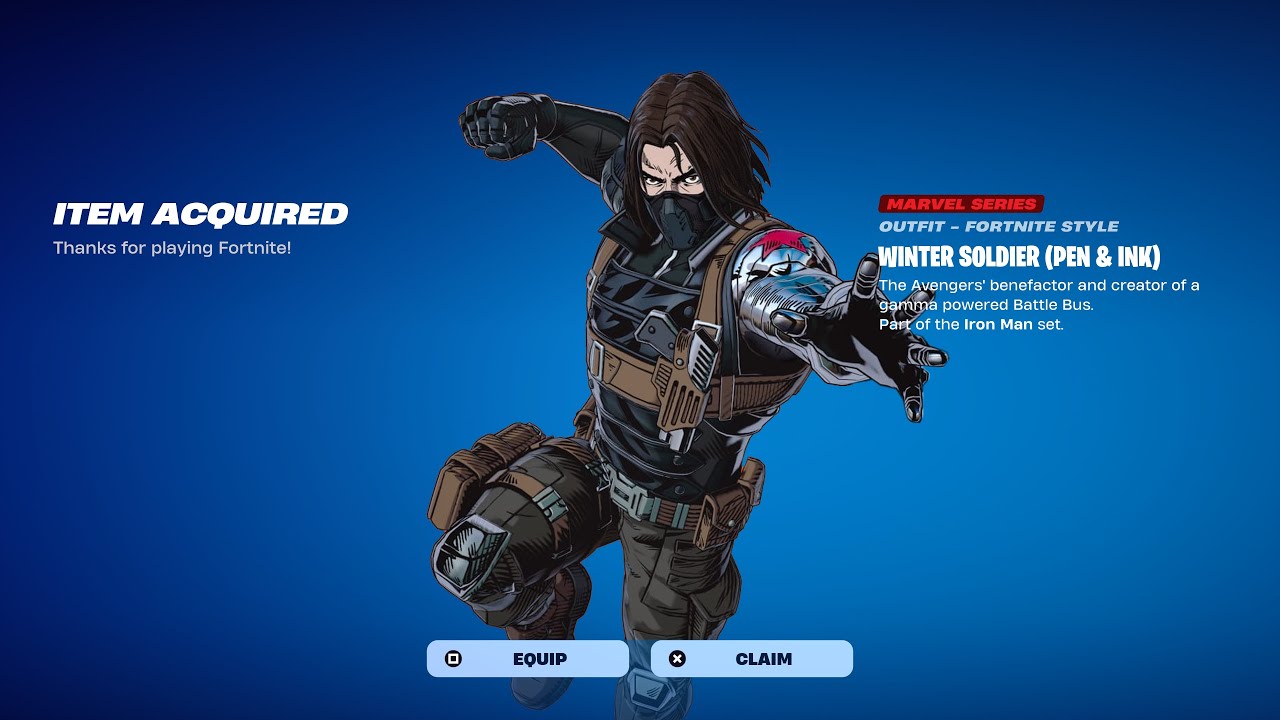
Task: Click the OUTFIT – FORTNITE STYLE label
Action: pos(1000,226)
